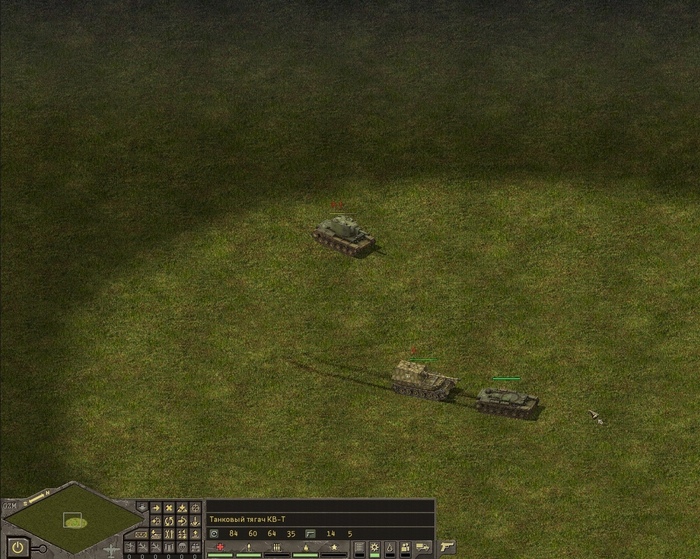Toggle the gear-shaped sun icon button
The height and width of the screenshot is (559, 700).
tap(374, 546)
